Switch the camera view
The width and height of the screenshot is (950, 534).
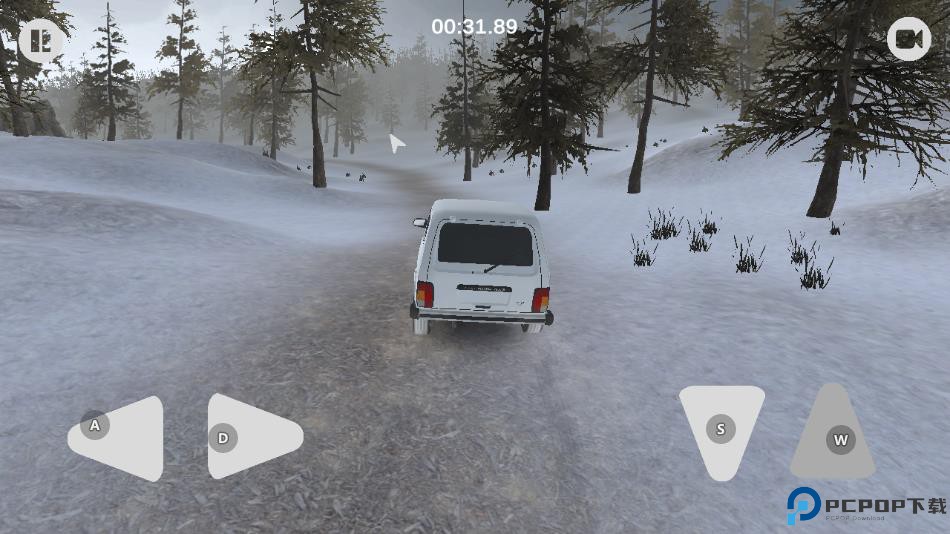point(908,39)
